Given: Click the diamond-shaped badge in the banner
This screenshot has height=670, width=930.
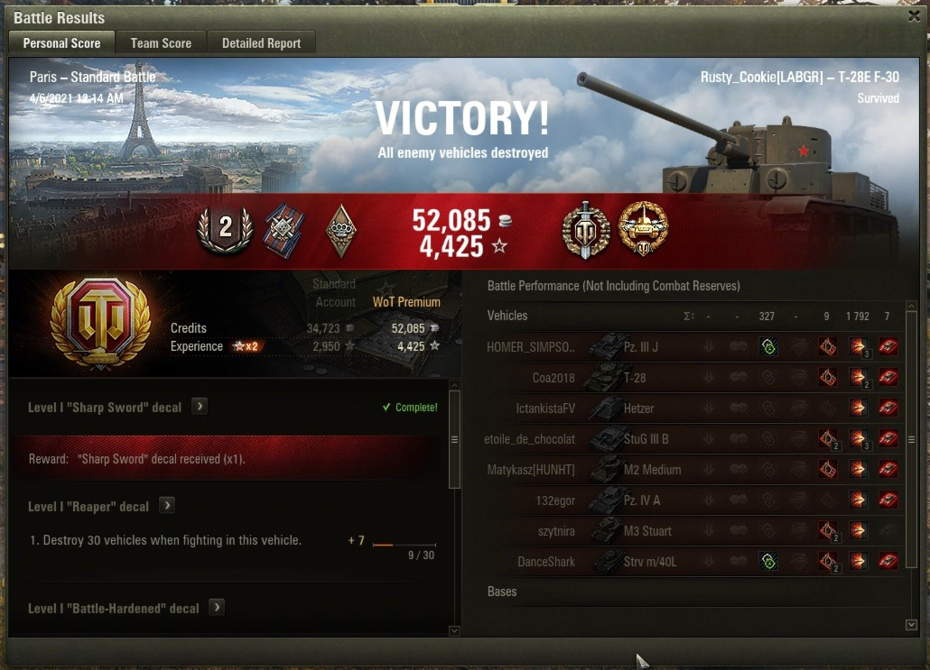Looking at the screenshot, I should click(341, 231).
